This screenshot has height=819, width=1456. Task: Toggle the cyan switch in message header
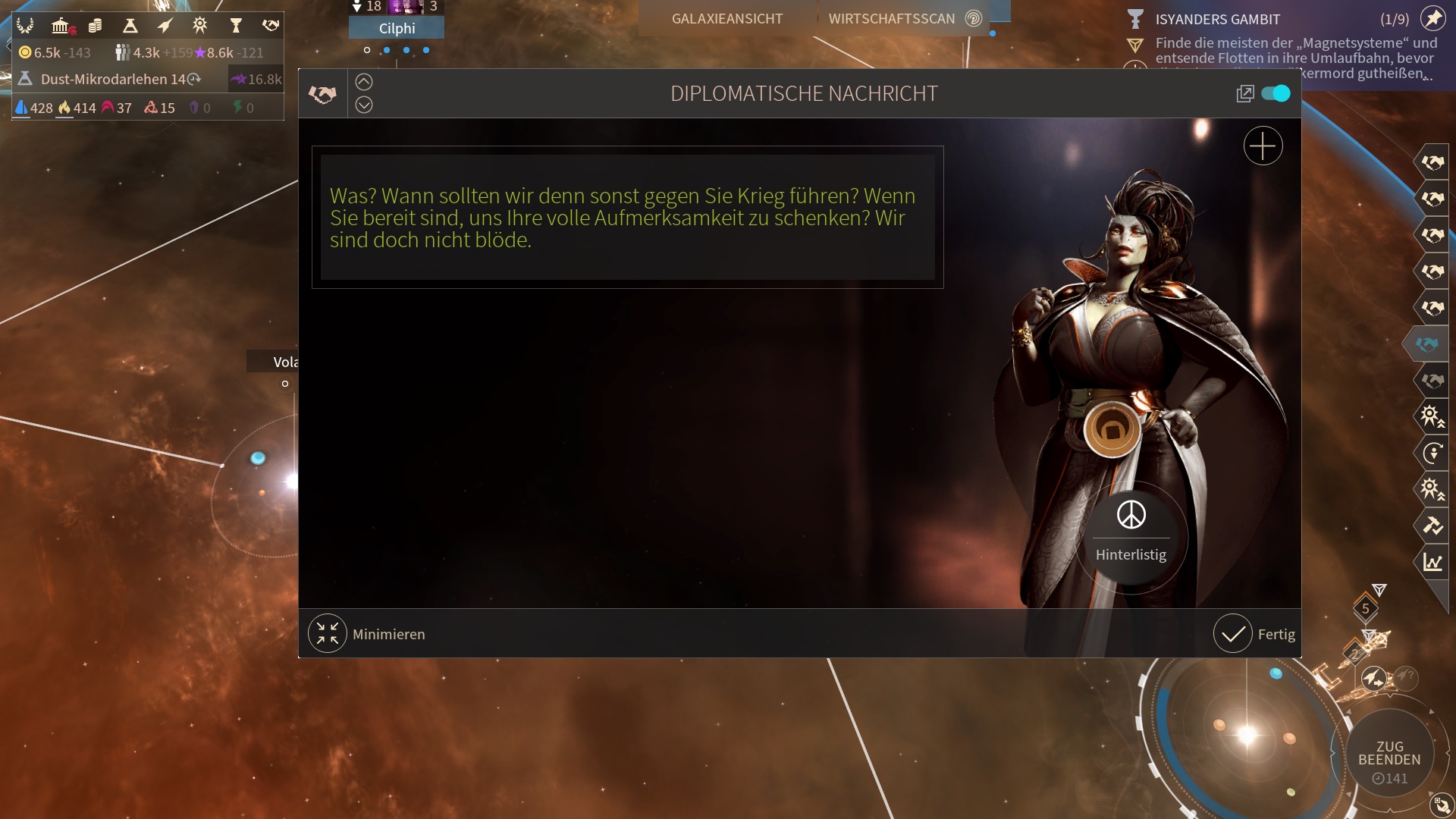1276,93
